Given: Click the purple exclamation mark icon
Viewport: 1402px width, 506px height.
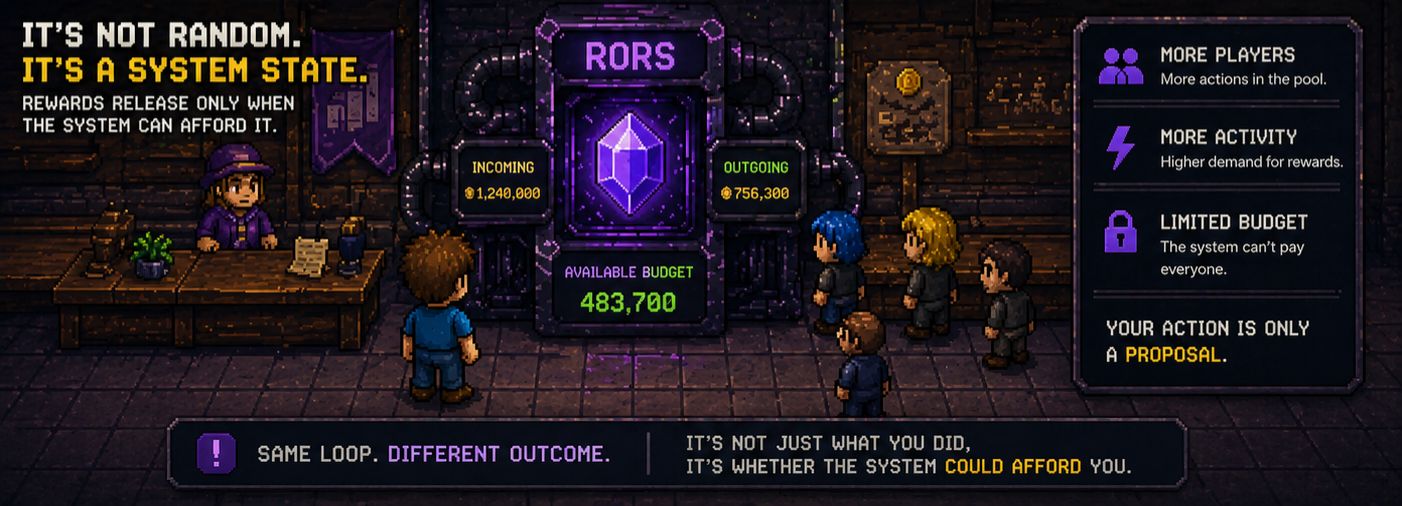Looking at the screenshot, I should click(216, 454).
